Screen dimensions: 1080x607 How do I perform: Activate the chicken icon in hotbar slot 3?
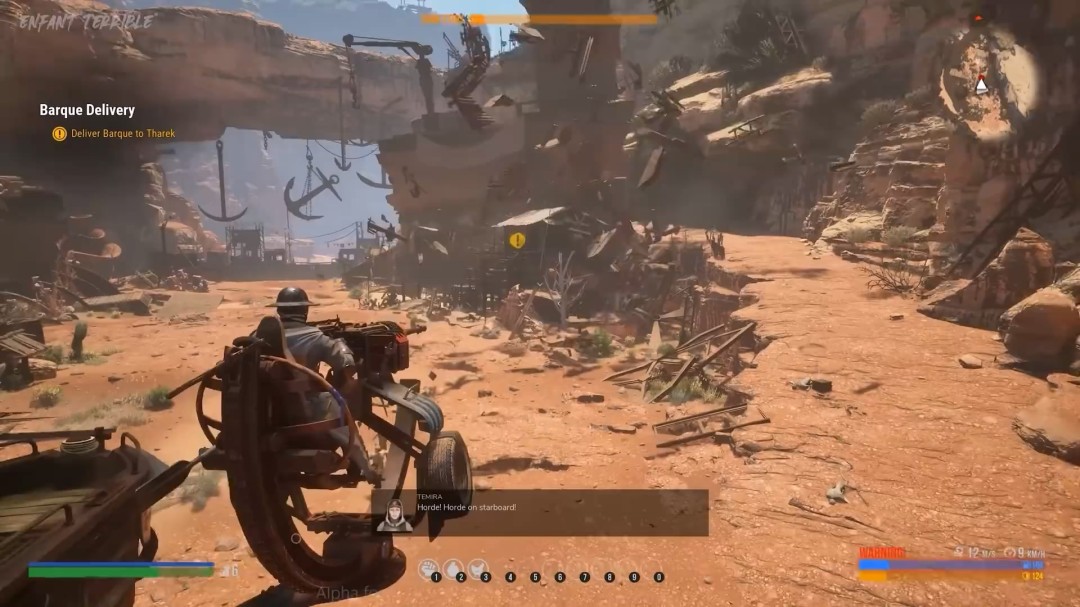478,567
